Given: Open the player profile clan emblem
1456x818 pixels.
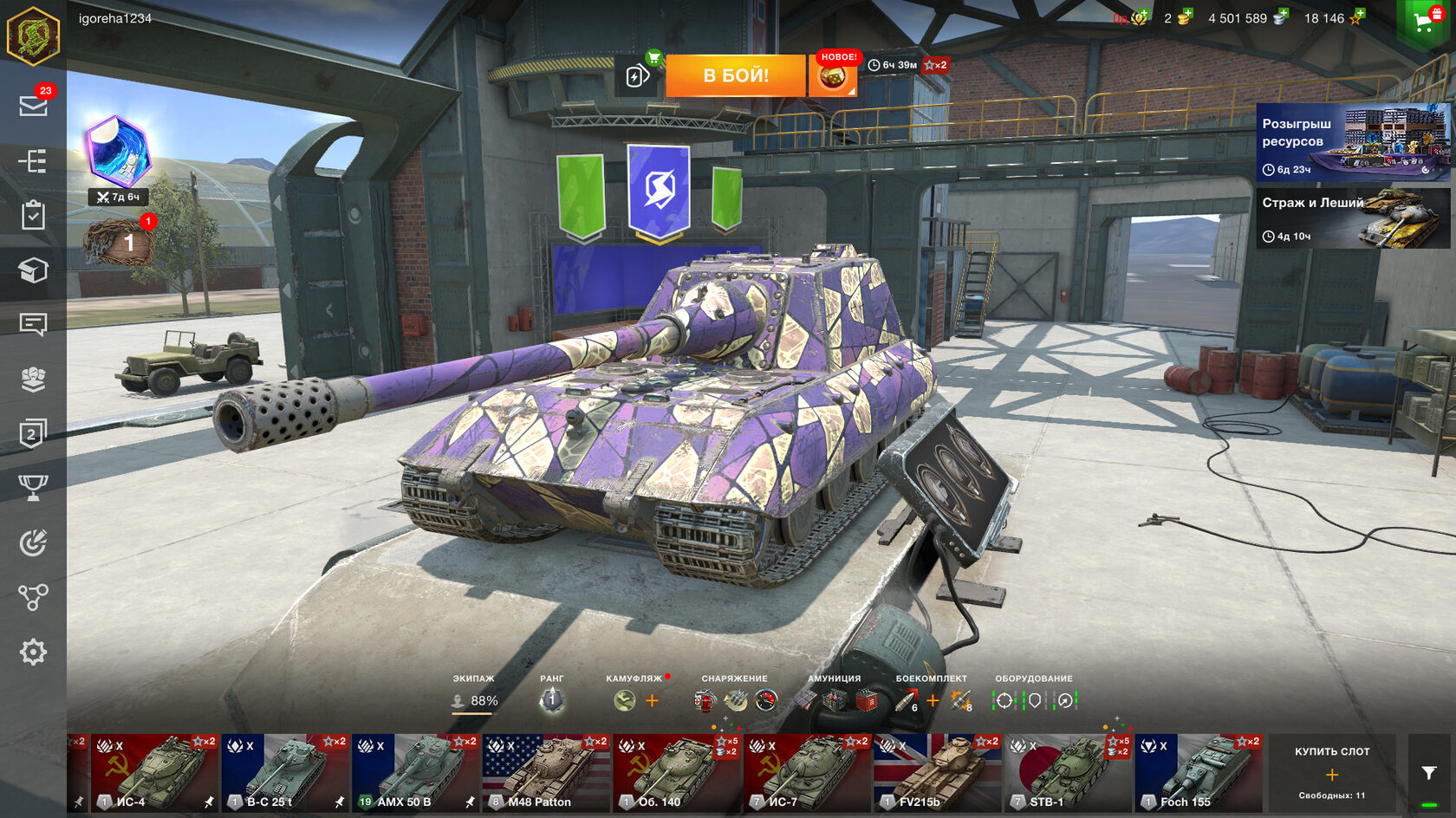Looking at the screenshot, I should pos(33,36).
